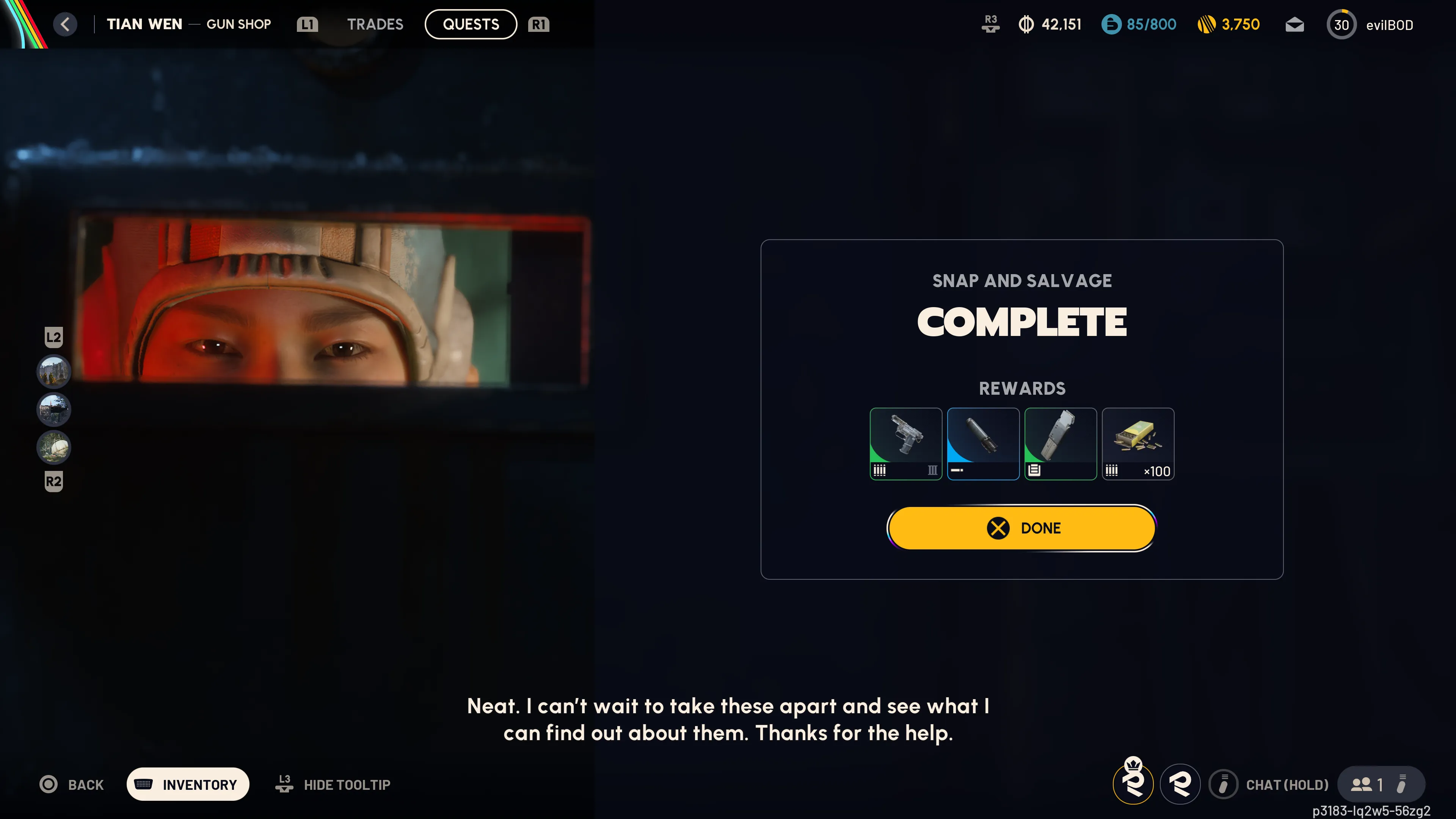Mute the microphone icon next to Chat

[1224, 784]
